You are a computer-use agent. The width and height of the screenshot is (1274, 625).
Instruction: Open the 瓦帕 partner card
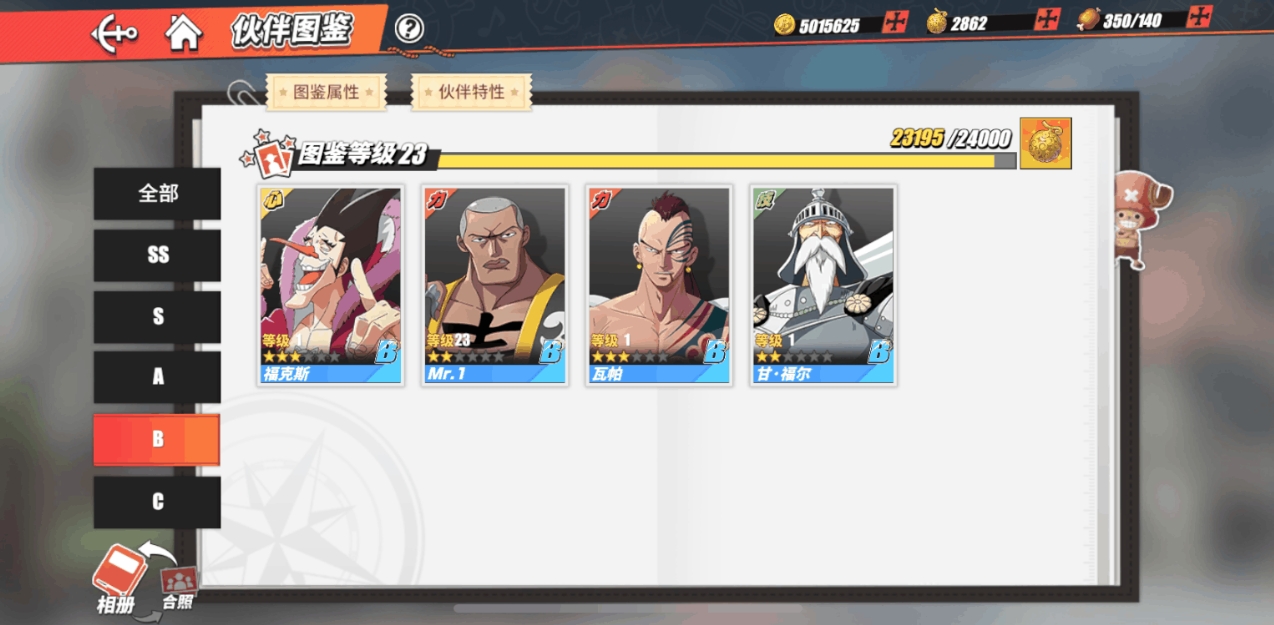pyautogui.click(x=659, y=285)
